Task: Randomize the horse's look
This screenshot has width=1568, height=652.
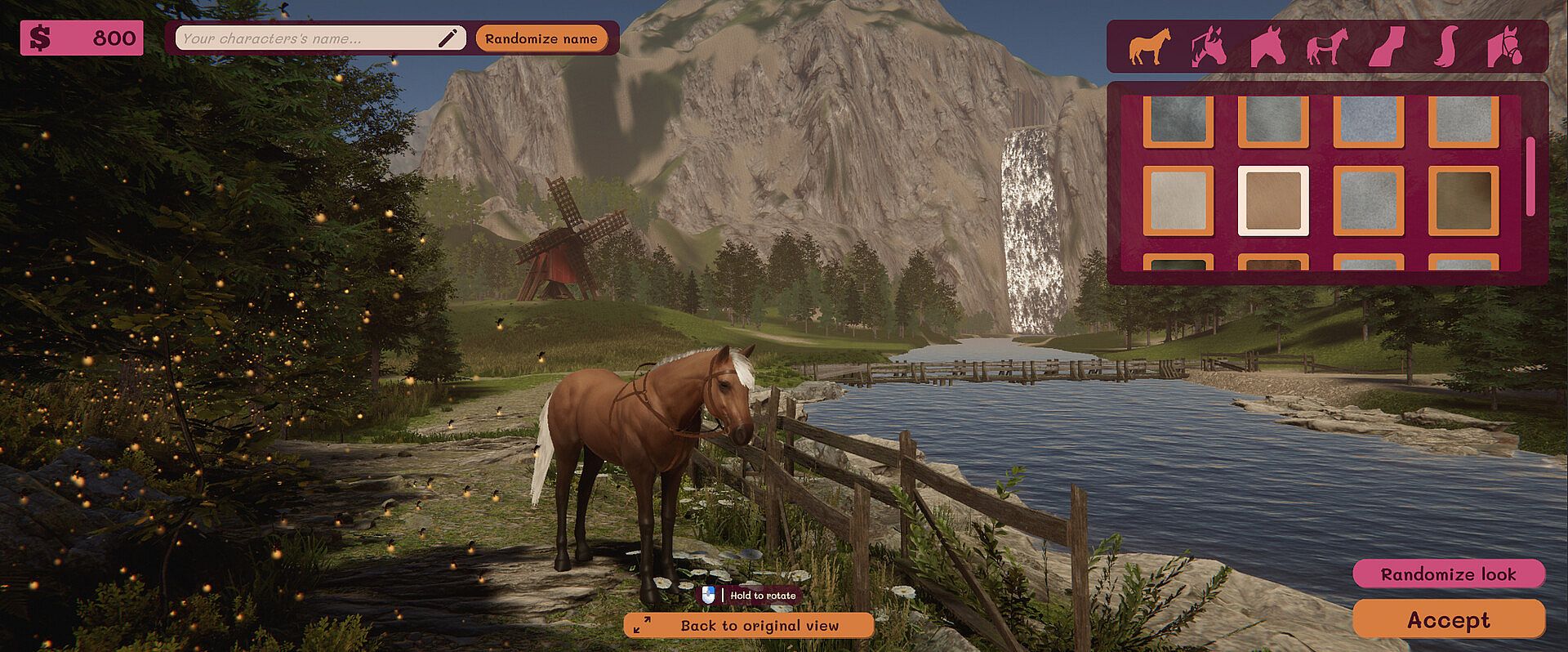Action: (1448, 574)
